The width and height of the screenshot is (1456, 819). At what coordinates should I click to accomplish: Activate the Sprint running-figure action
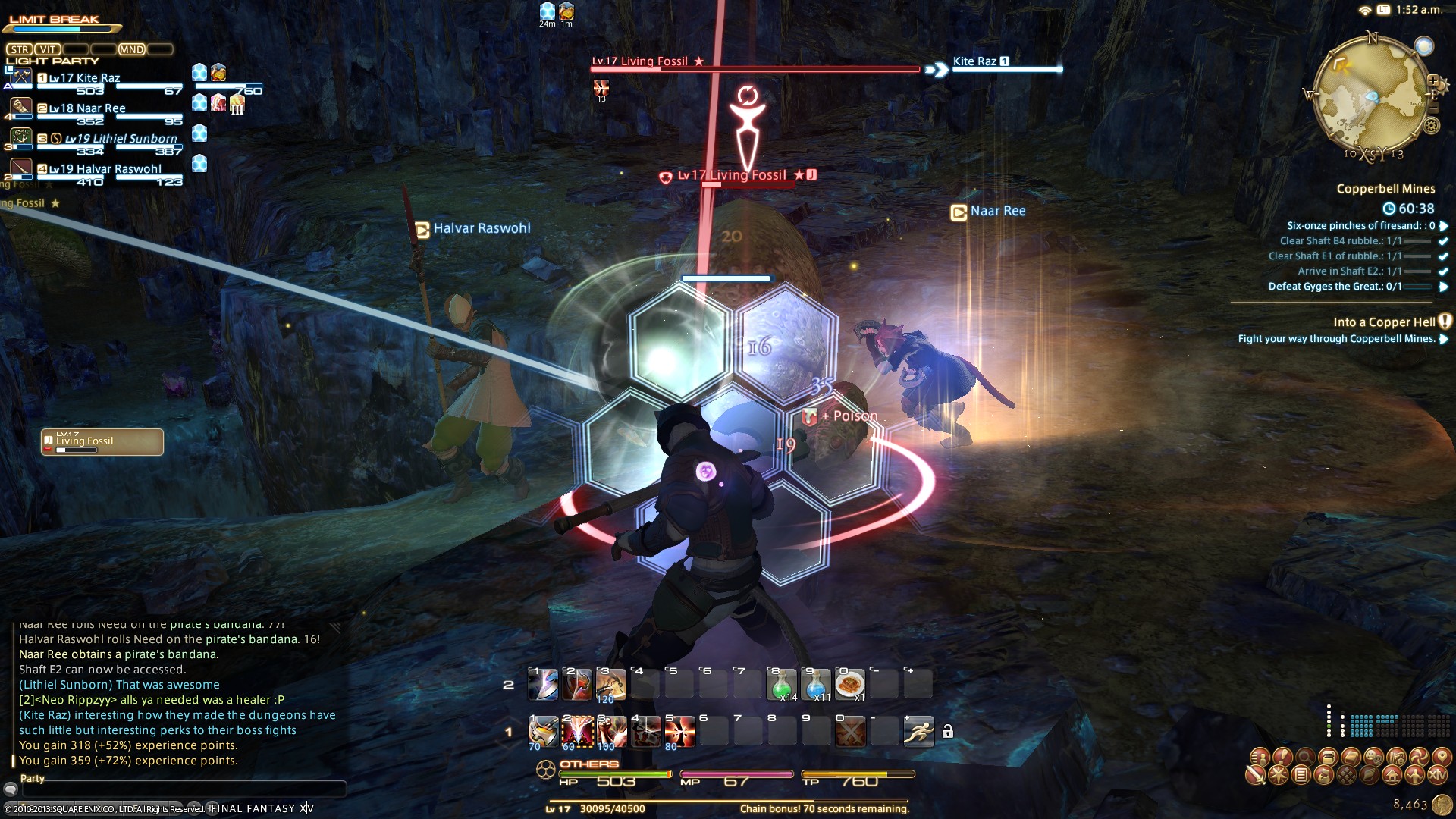(918, 732)
